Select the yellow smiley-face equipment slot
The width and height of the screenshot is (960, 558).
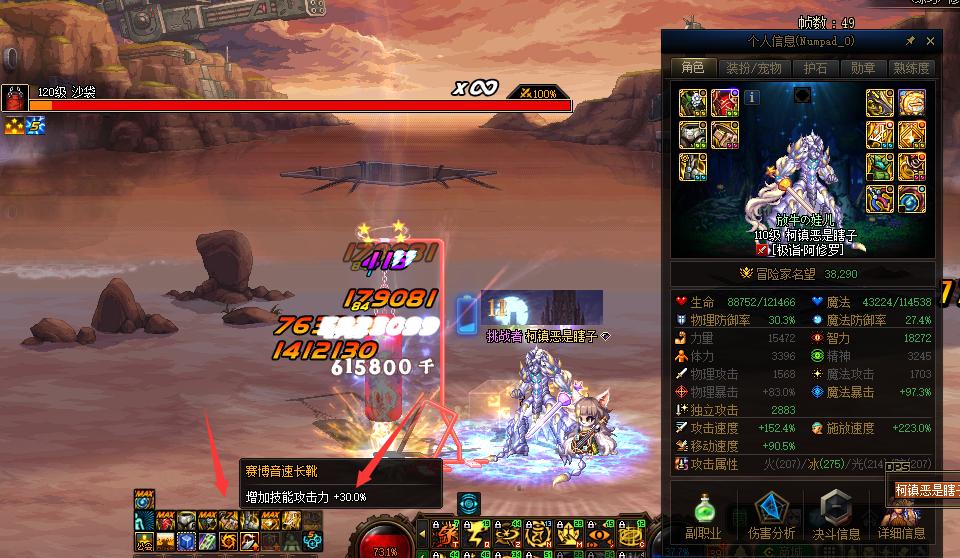pyautogui.click(x=911, y=102)
